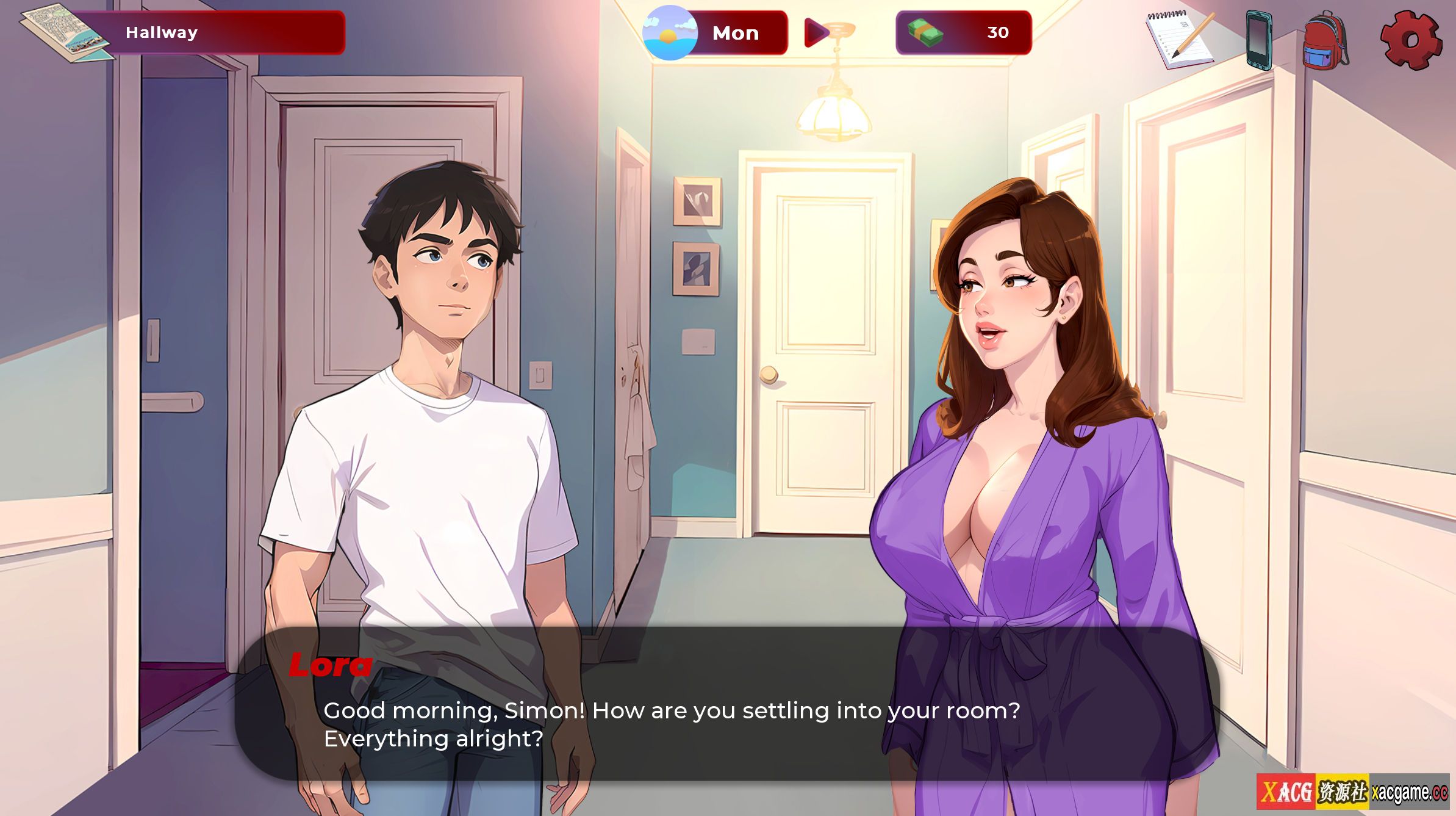
Task: Open the town map icon
Action: pos(66,34)
